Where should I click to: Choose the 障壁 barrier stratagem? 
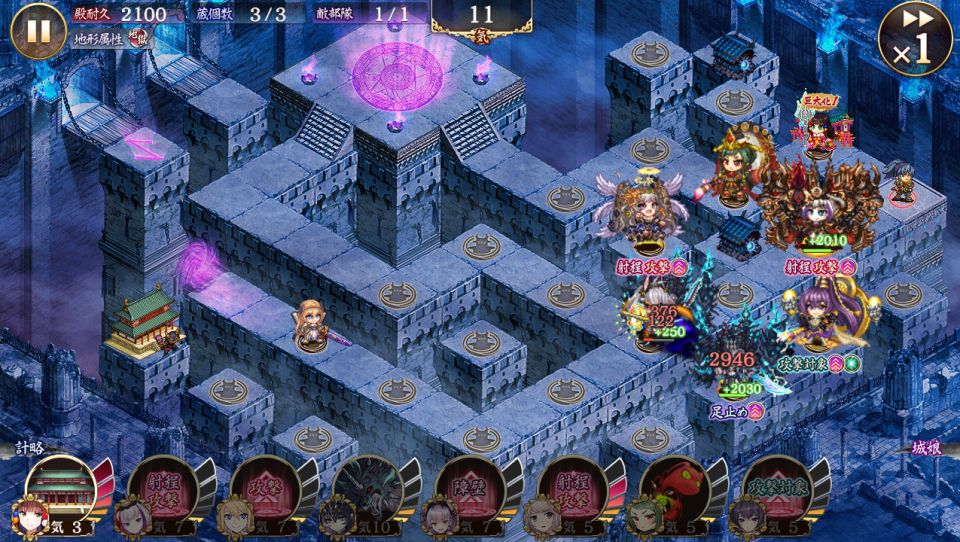click(470, 490)
